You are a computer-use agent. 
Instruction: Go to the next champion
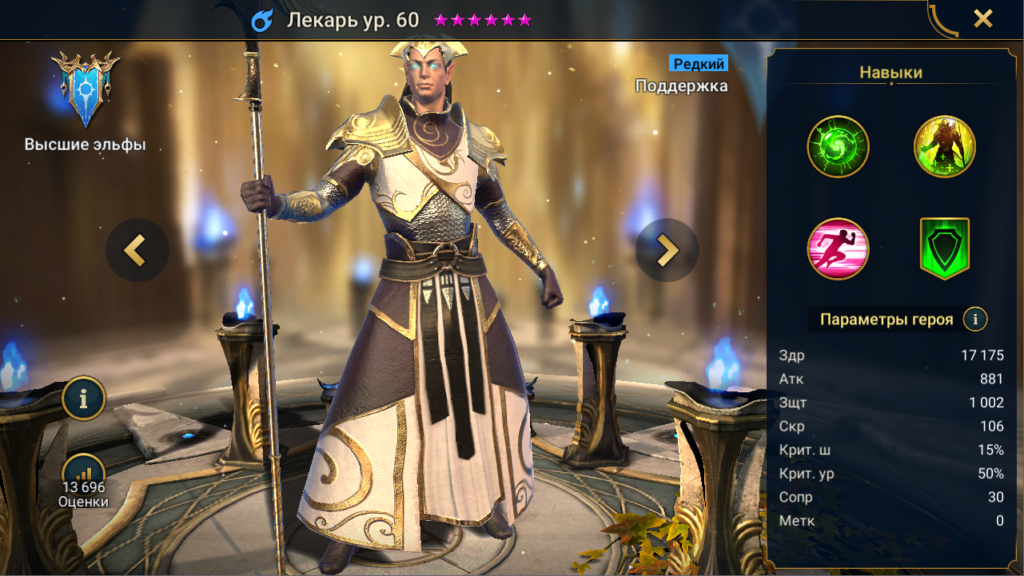tap(667, 250)
